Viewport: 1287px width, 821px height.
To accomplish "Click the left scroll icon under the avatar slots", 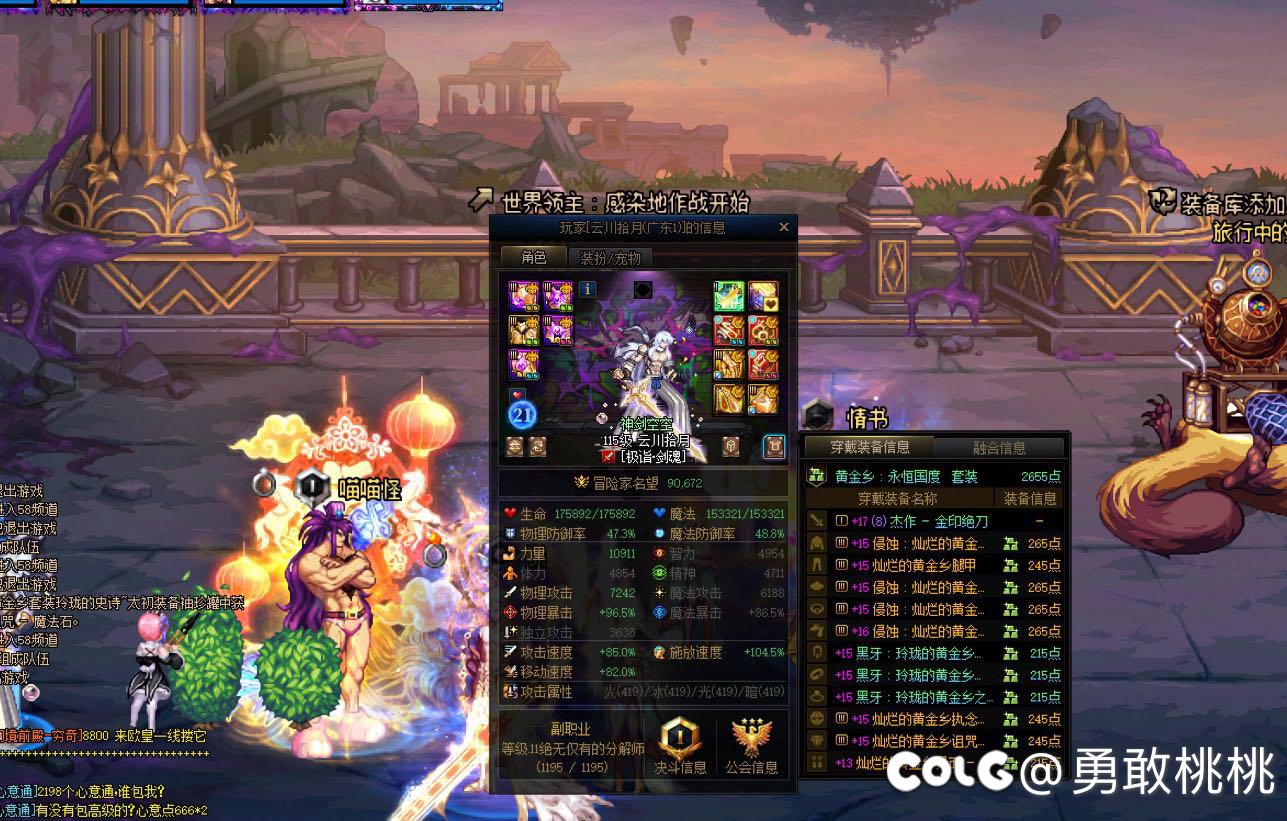I will tap(515, 445).
